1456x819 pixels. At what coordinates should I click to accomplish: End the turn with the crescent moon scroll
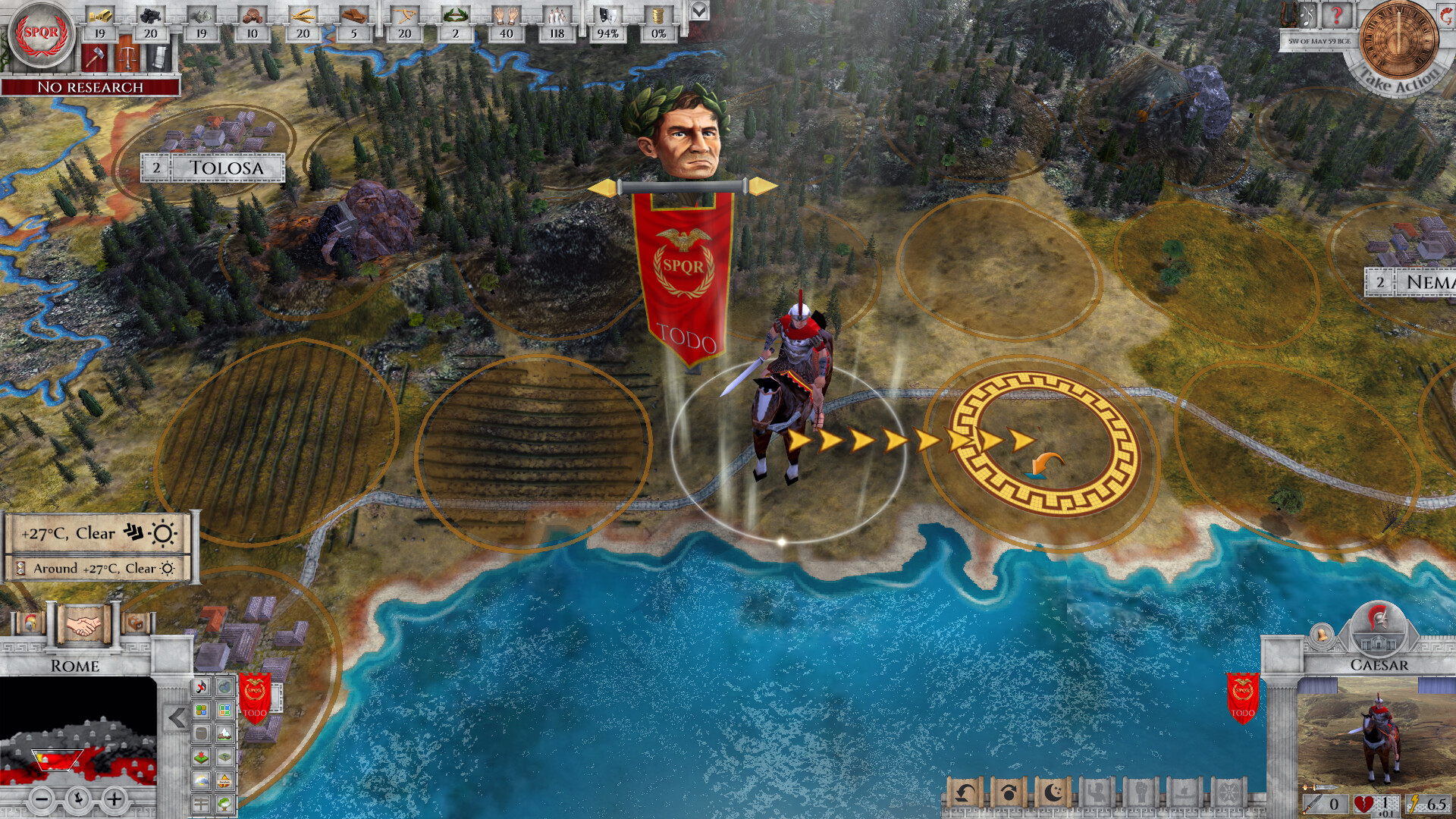(1053, 792)
